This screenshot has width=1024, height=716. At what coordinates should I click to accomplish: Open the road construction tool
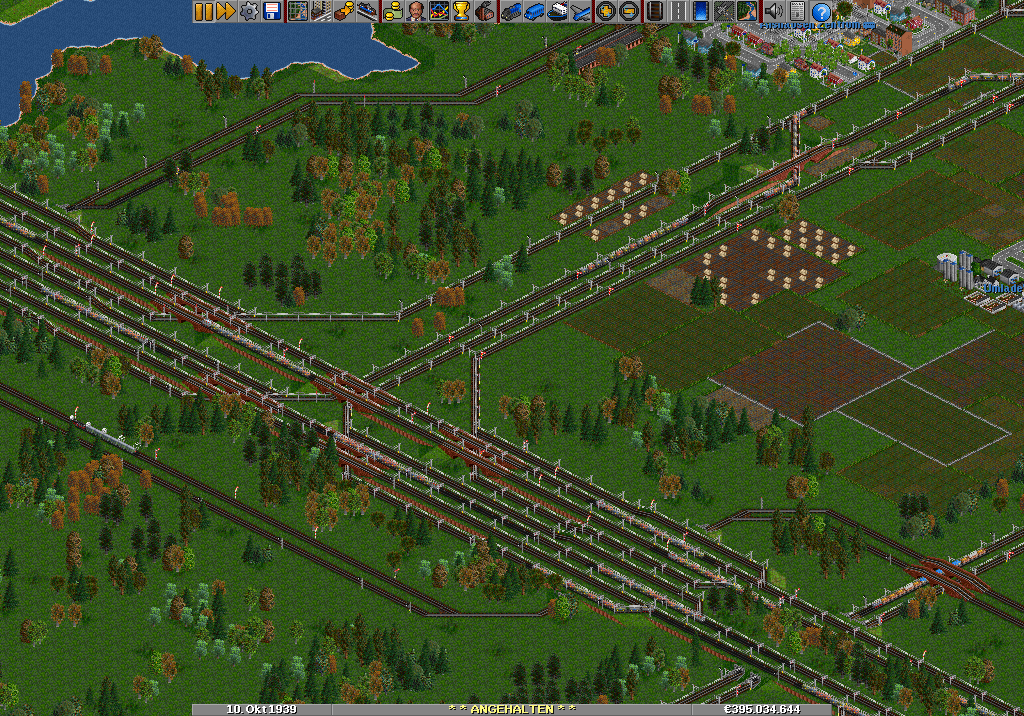tap(678, 11)
